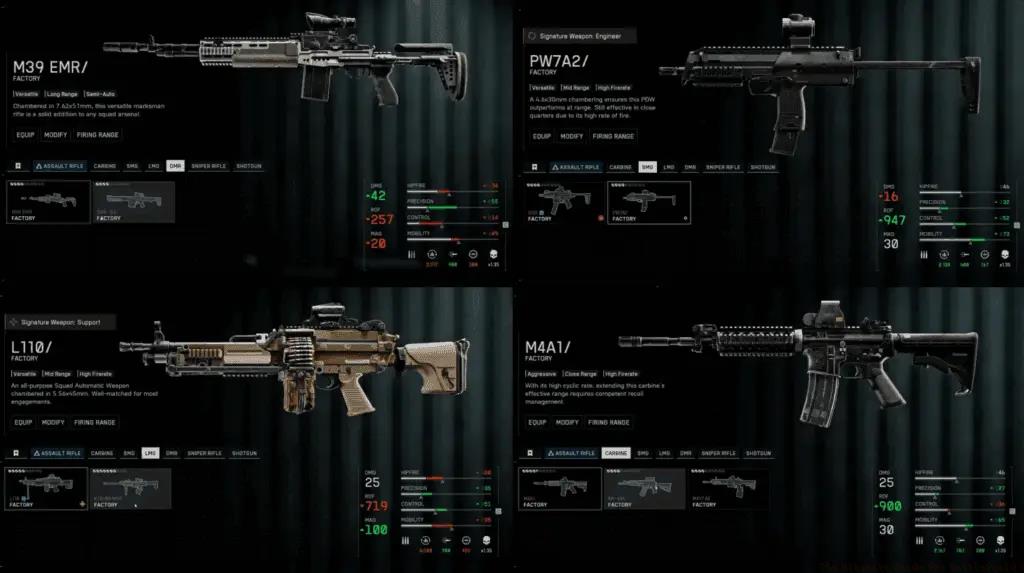
Task: Launch Firing Range for the M39 EMR
Action: (x=95, y=136)
